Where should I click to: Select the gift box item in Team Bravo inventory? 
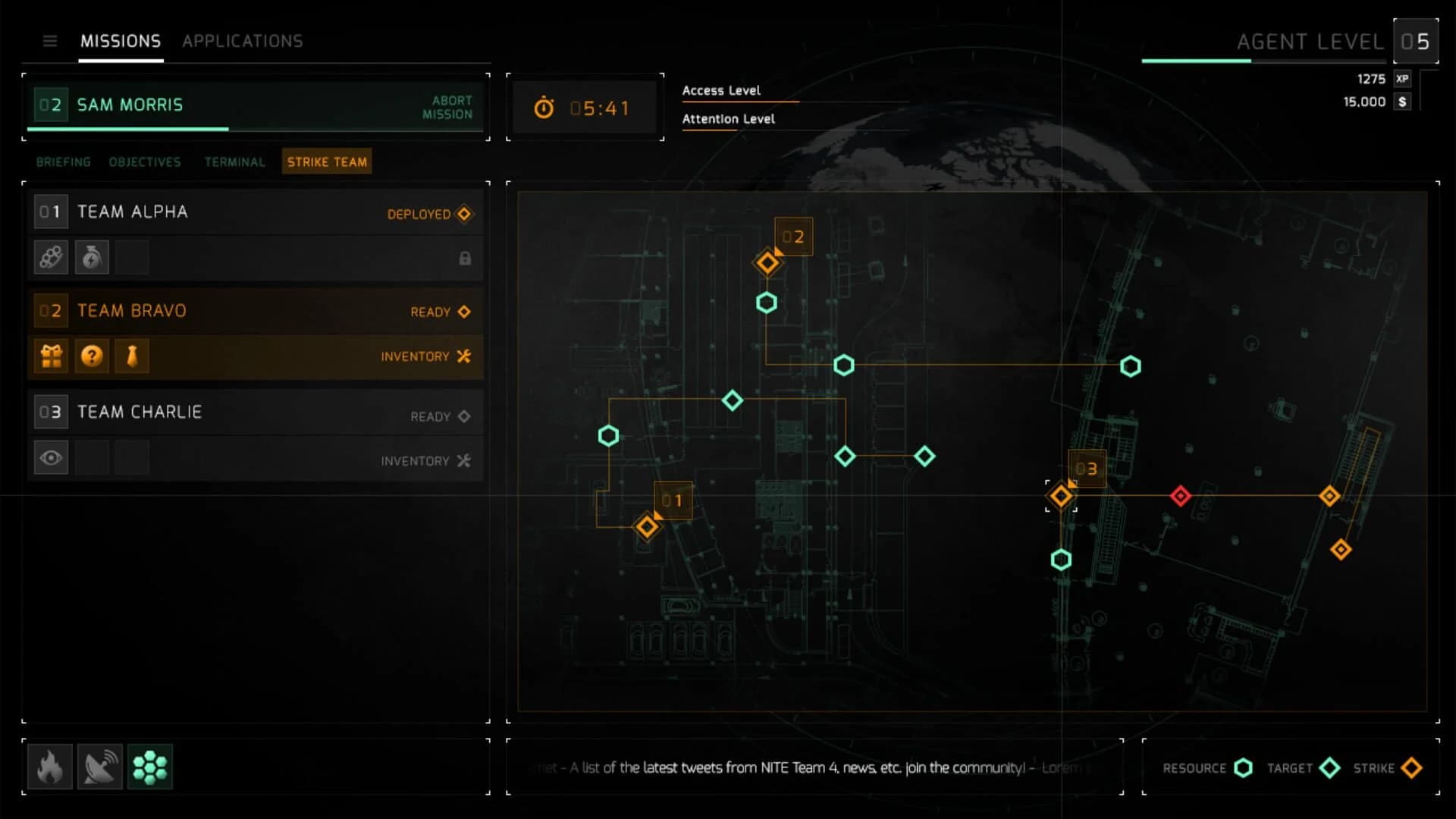tap(50, 356)
